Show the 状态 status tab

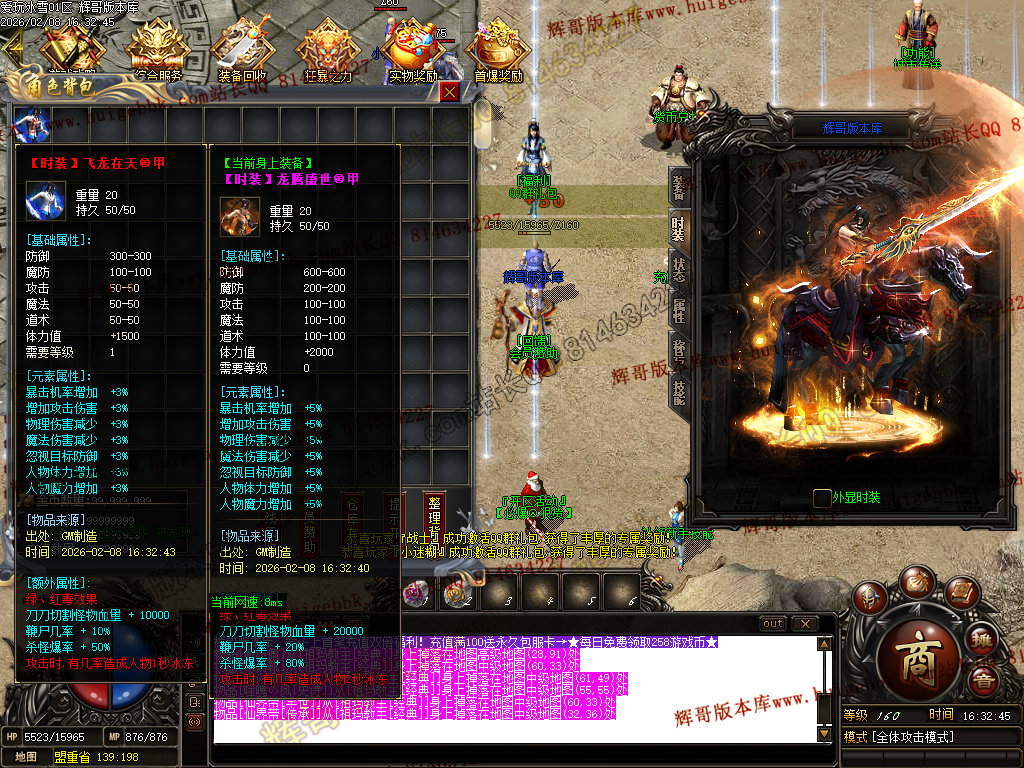click(x=679, y=270)
